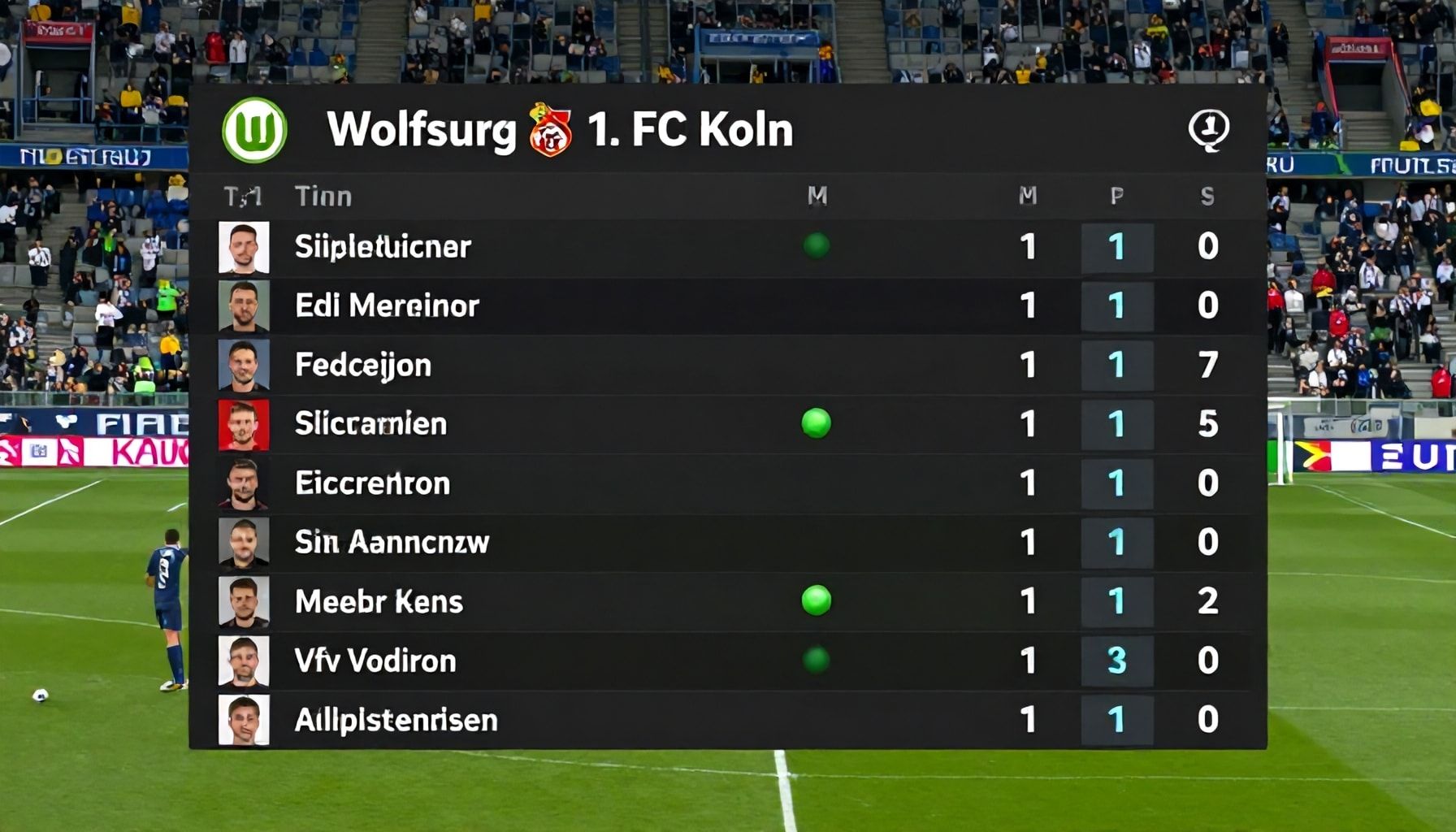
Task: Select the 1. FC Köln crest
Action: coord(552,127)
